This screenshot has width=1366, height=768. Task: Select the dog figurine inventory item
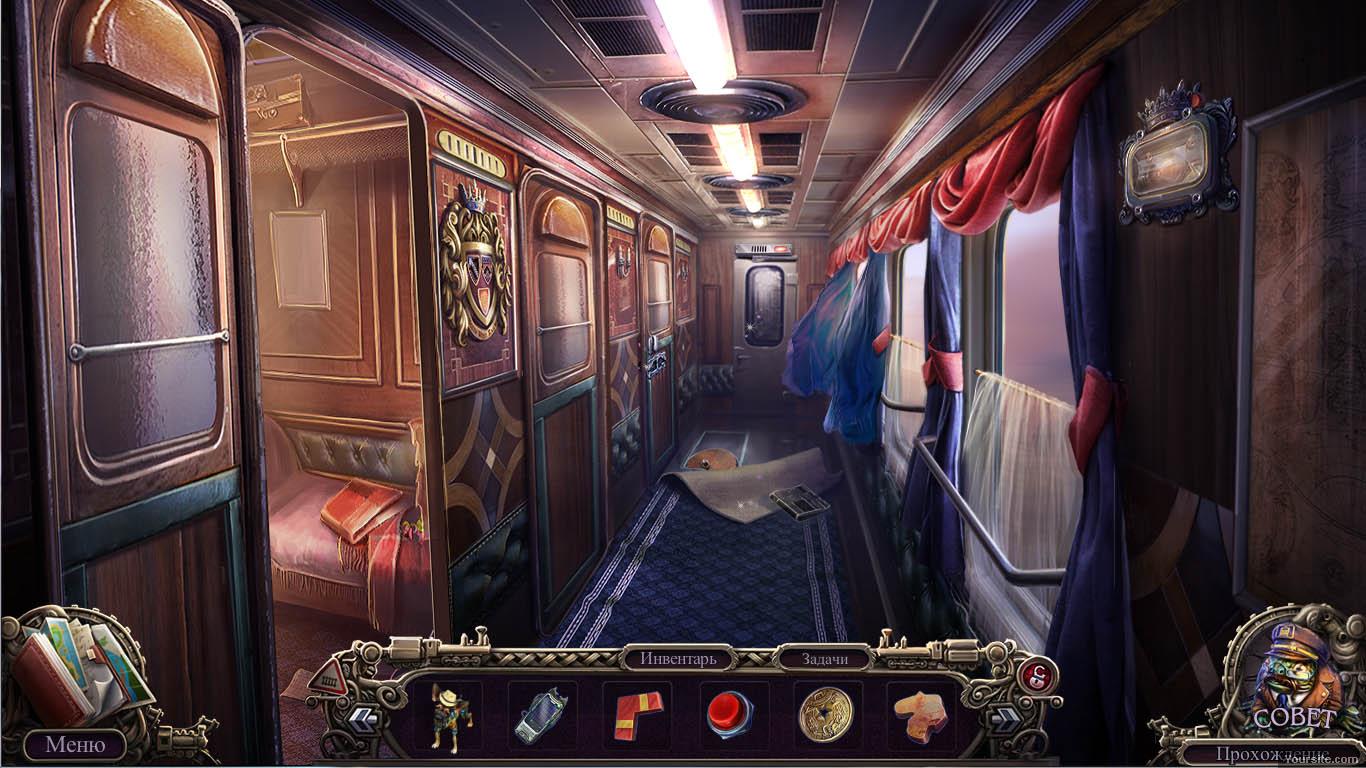[x=450, y=714]
